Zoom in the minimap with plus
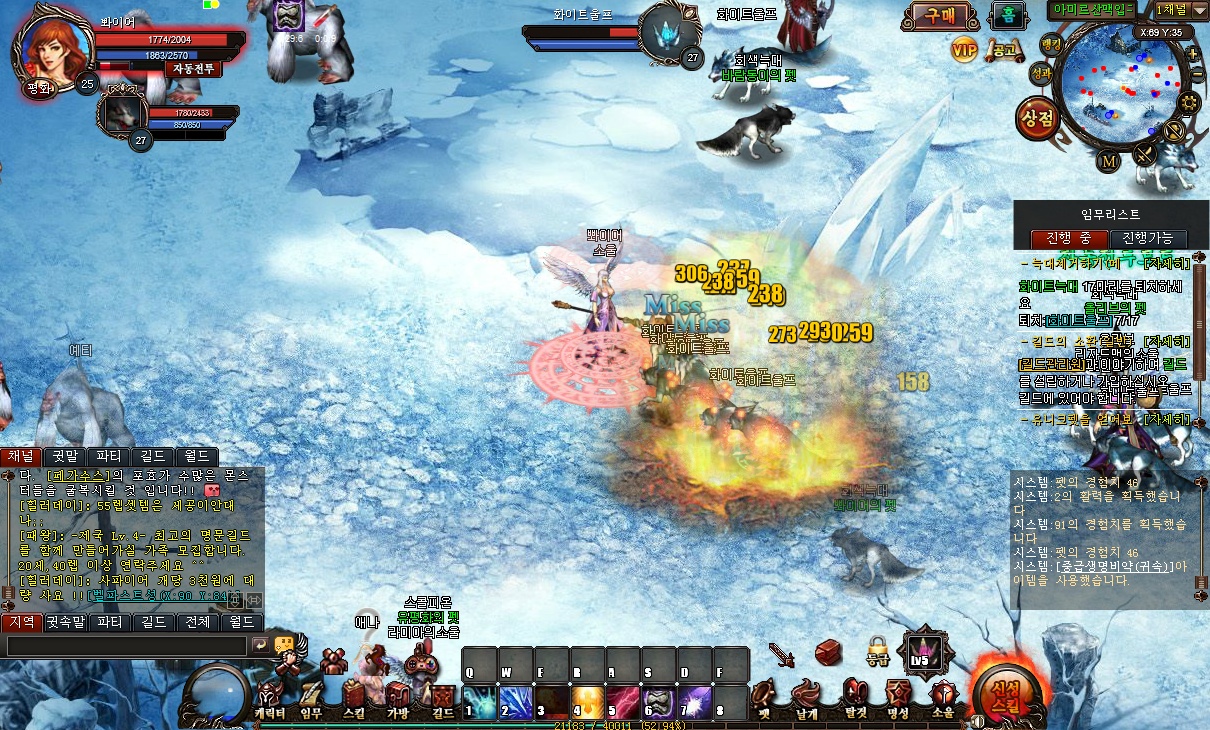Viewport: 1210px width, 730px height. [x=1191, y=53]
